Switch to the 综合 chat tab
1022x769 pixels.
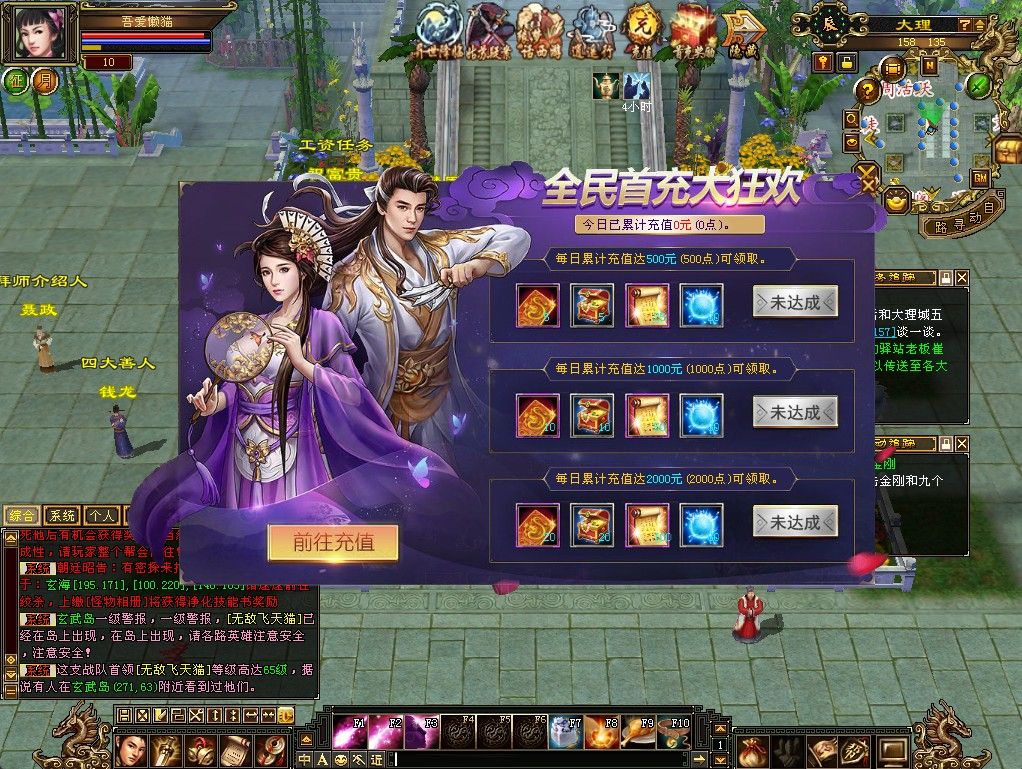coord(23,516)
